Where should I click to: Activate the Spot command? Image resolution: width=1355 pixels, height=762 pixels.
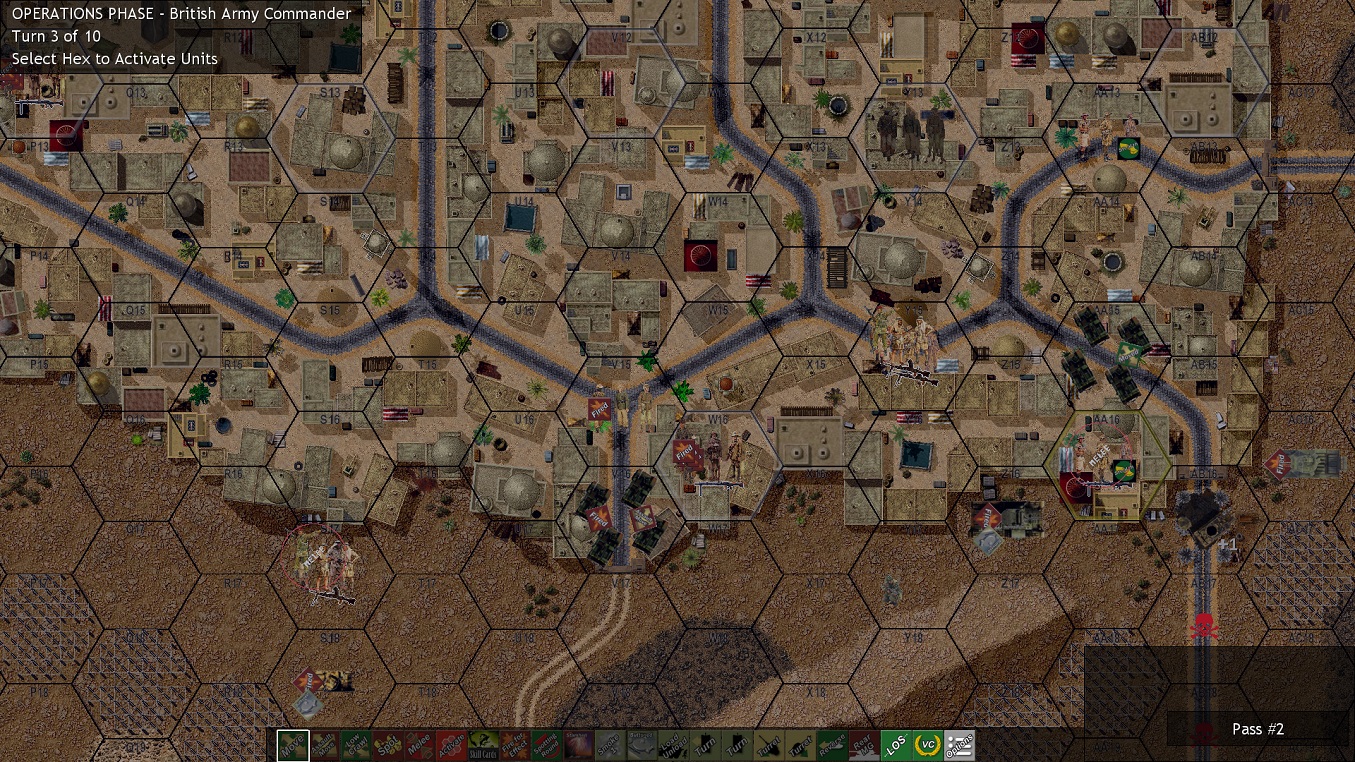(x=389, y=745)
